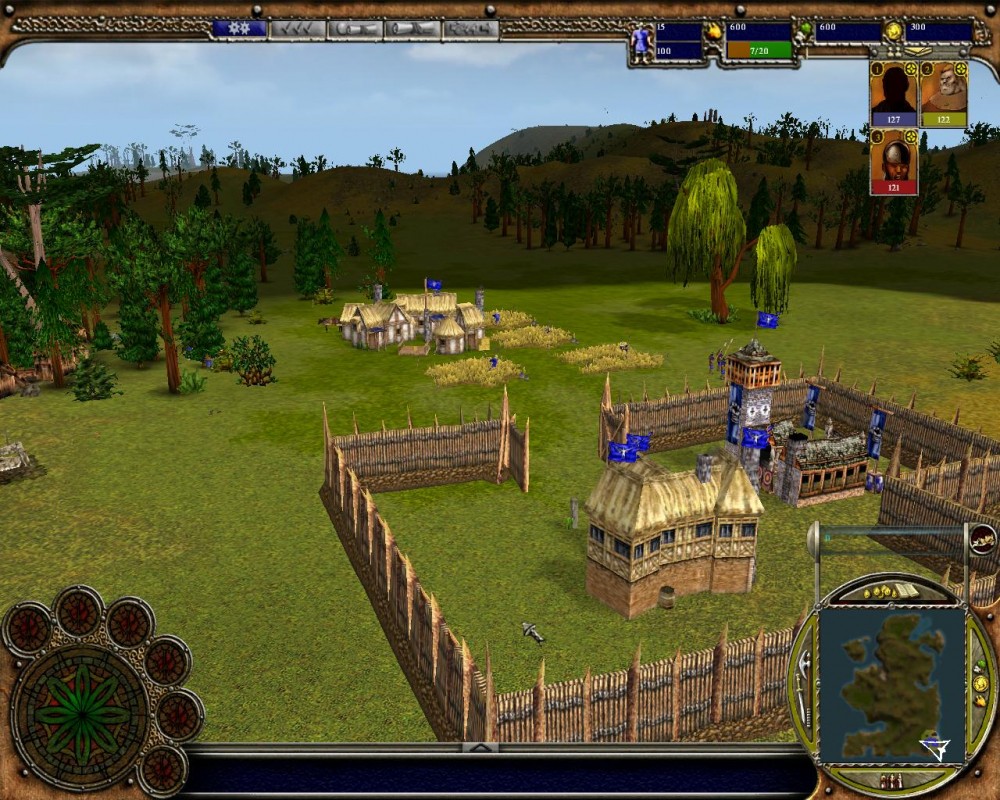
Task: Click the three soldiers icon below minimap
Action: click(891, 781)
